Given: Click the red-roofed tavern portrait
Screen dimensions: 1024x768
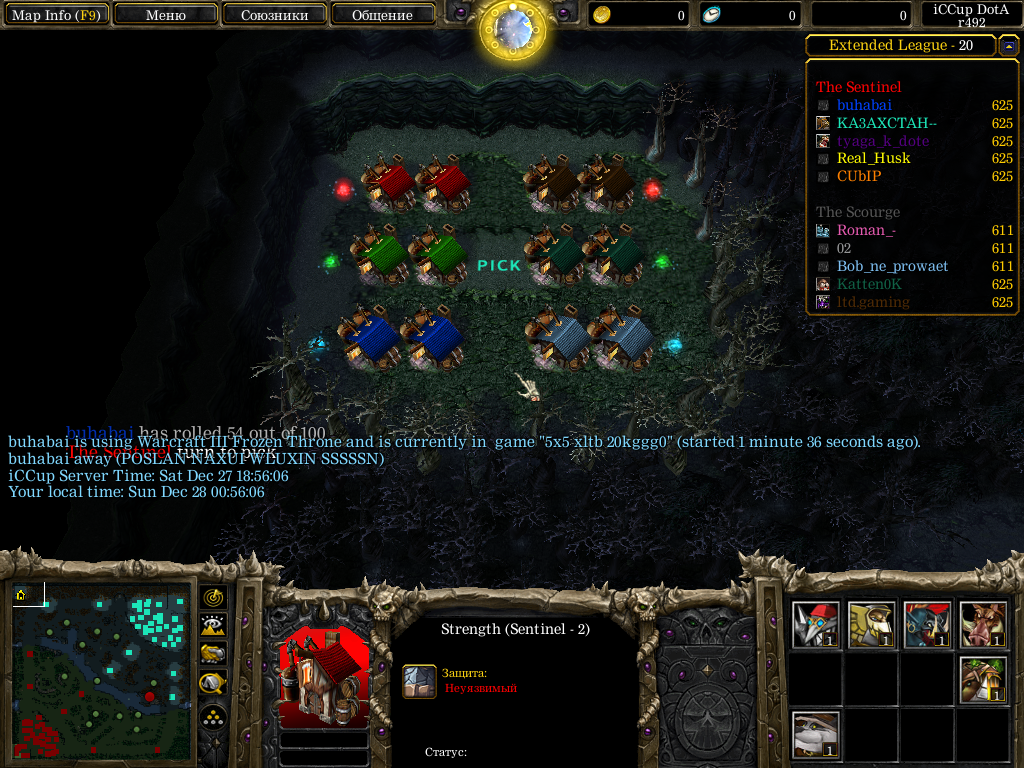Looking at the screenshot, I should click(324, 678).
